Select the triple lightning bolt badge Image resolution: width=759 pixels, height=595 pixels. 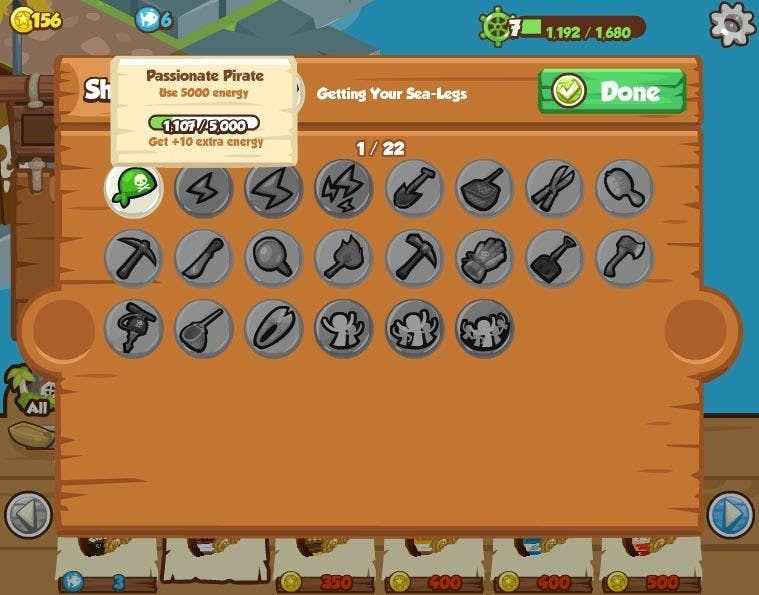tap(344, 189)
